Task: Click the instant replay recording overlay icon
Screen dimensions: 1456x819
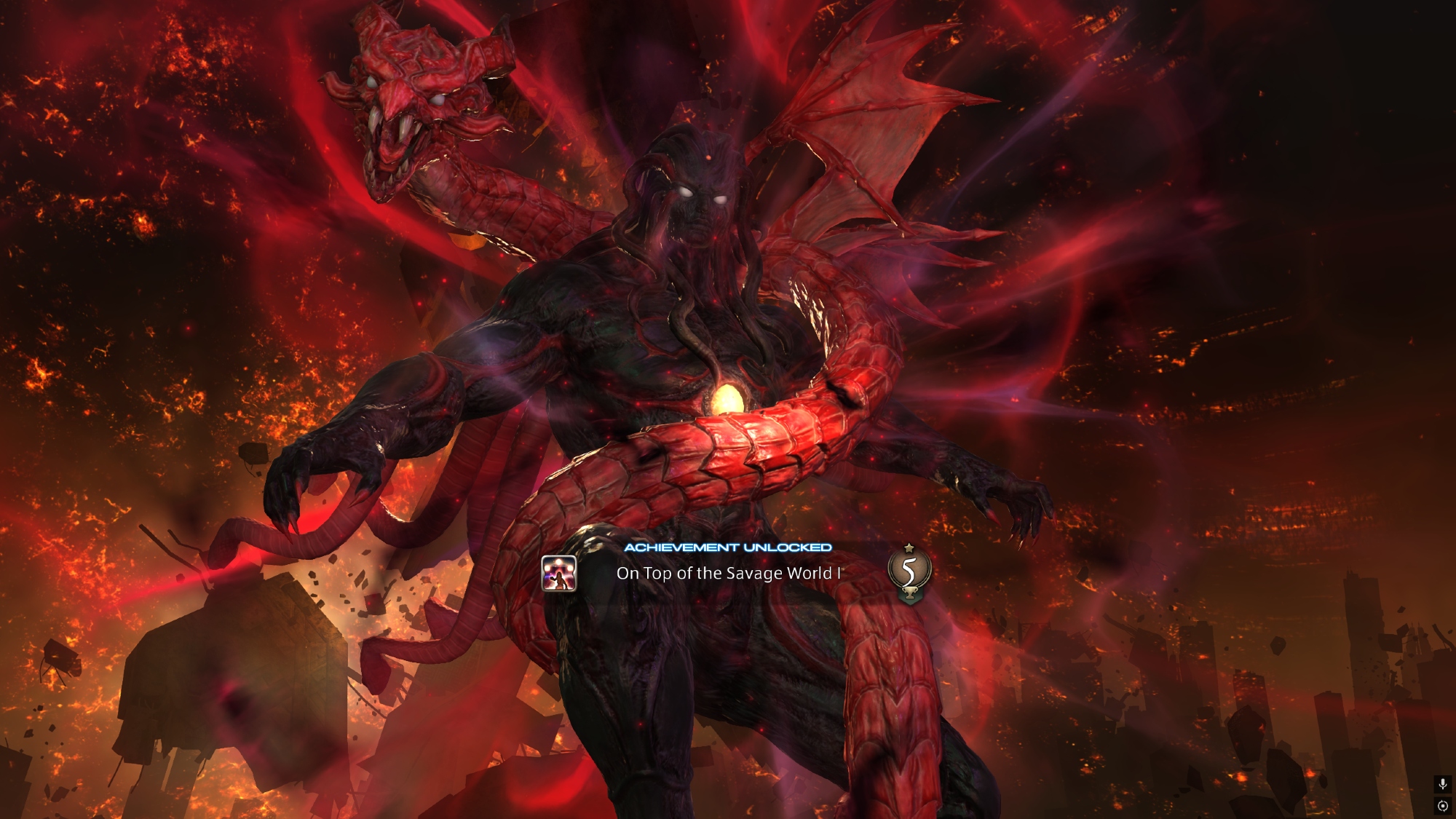Action: (1442, 806)
